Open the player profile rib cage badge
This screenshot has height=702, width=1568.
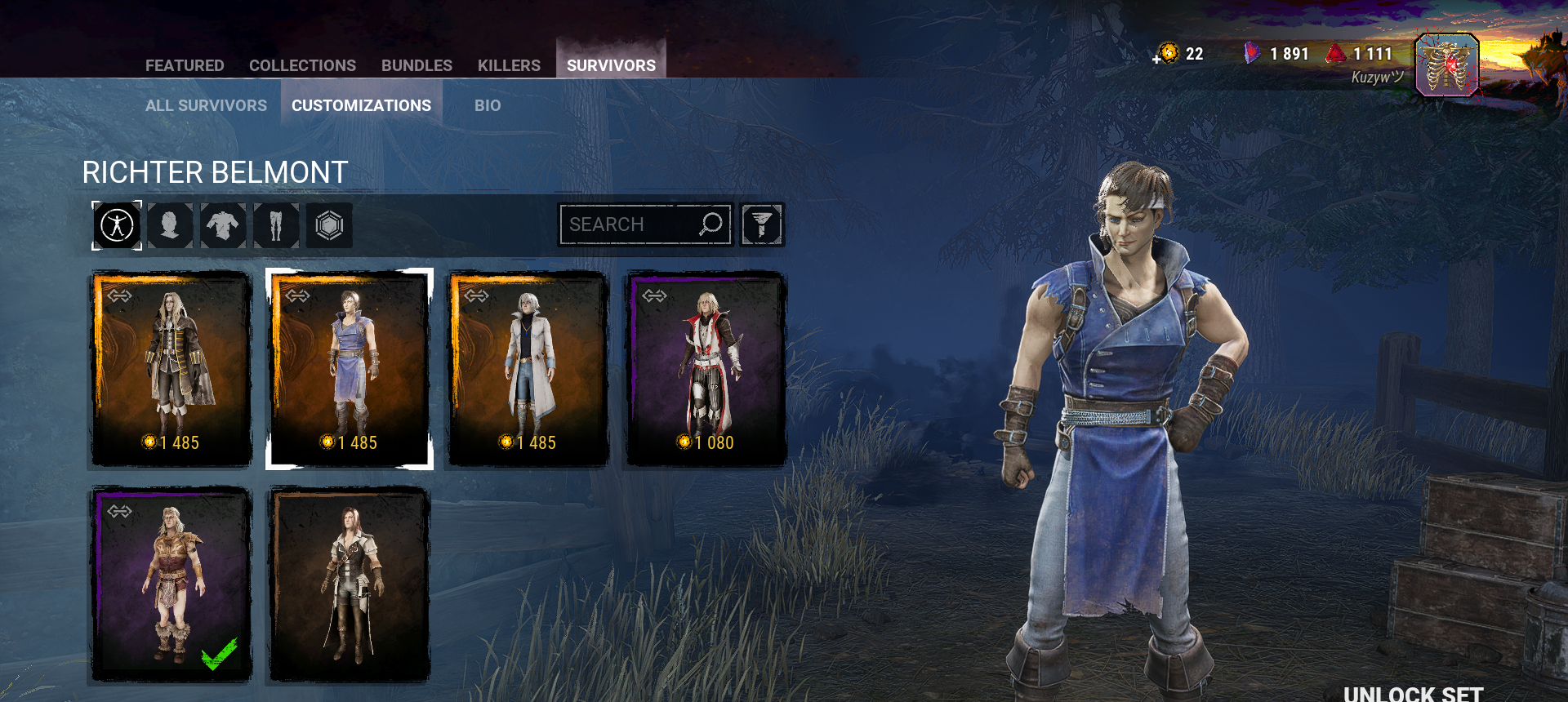1446,65
